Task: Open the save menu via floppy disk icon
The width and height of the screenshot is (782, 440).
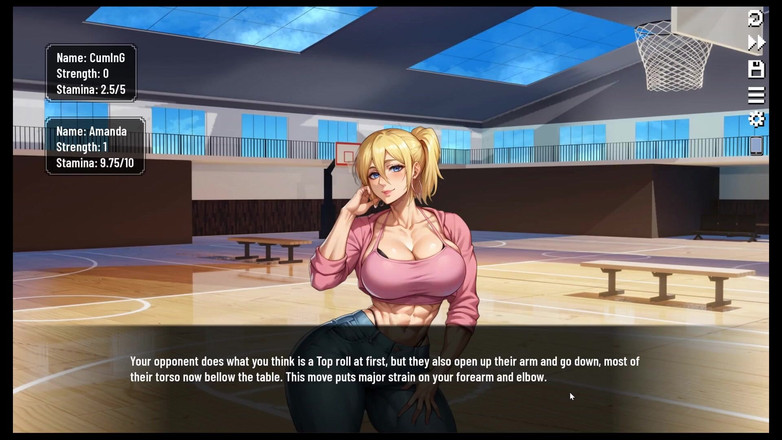Action: (x=756, y=69)
